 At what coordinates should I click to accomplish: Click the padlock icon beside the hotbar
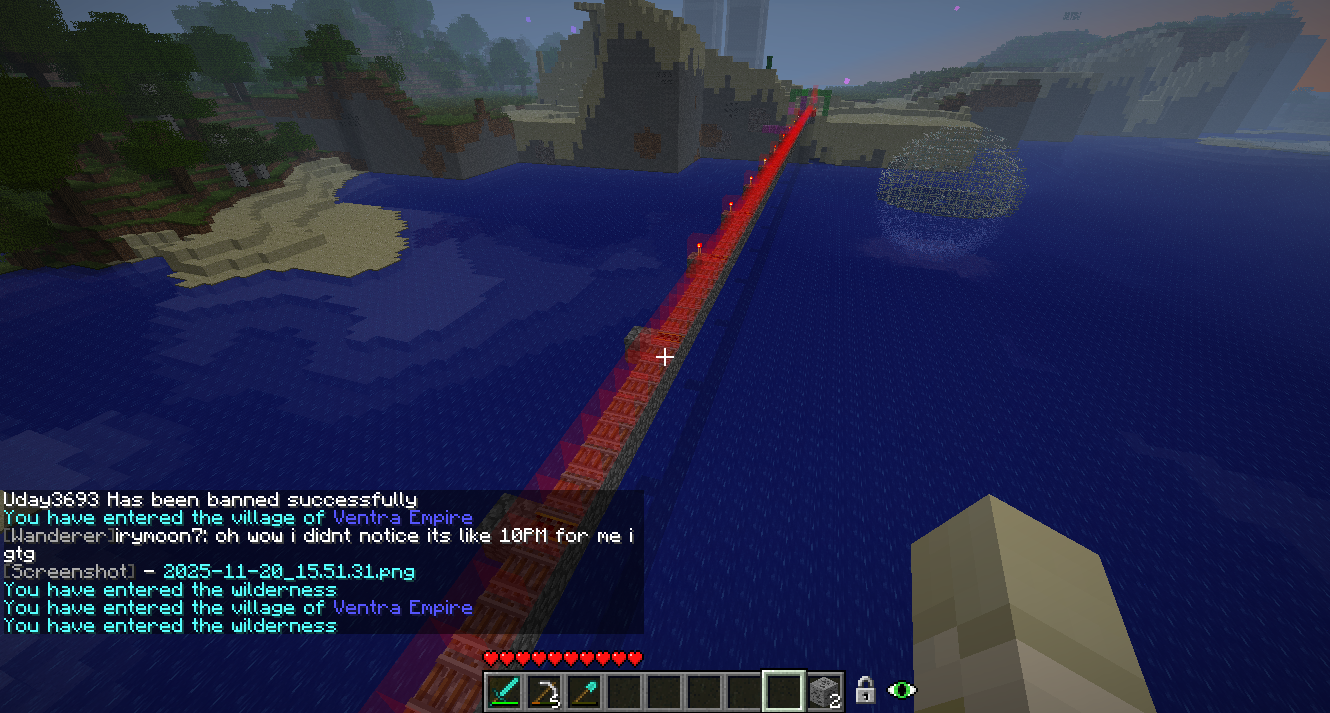point(866,690)
